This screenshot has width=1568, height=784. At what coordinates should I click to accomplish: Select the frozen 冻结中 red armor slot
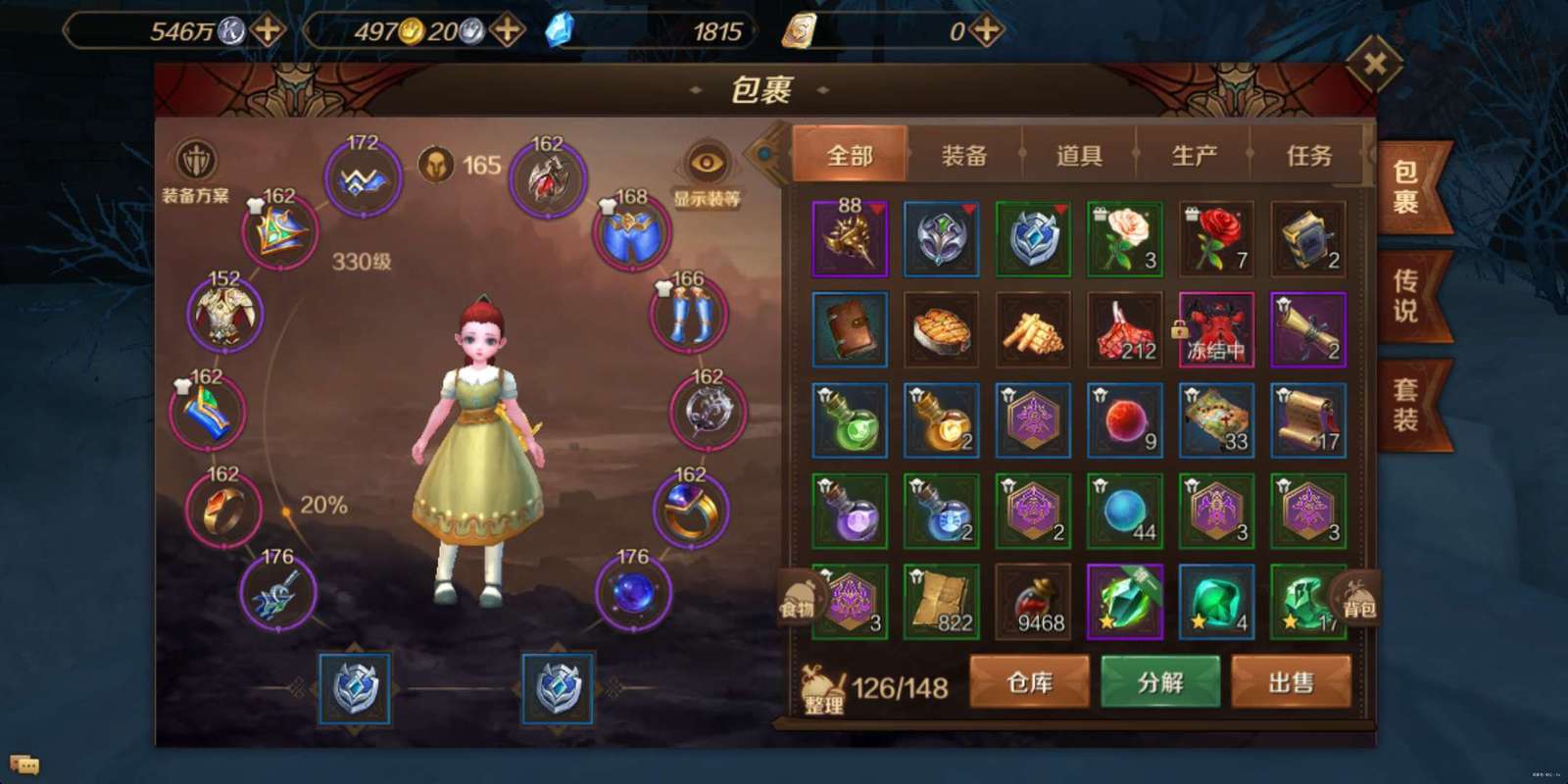click(x=1216, y=330)
